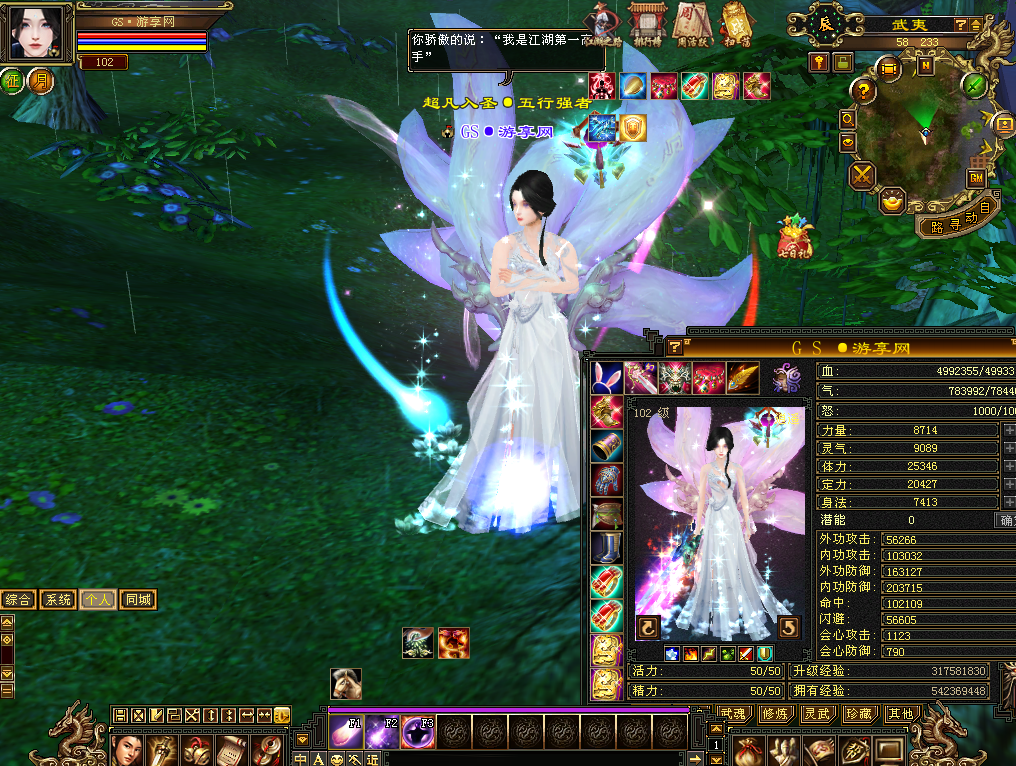1016x766 pixels.
Task: Activate the F1 skill on the hotbar
Action: [346, 732]
